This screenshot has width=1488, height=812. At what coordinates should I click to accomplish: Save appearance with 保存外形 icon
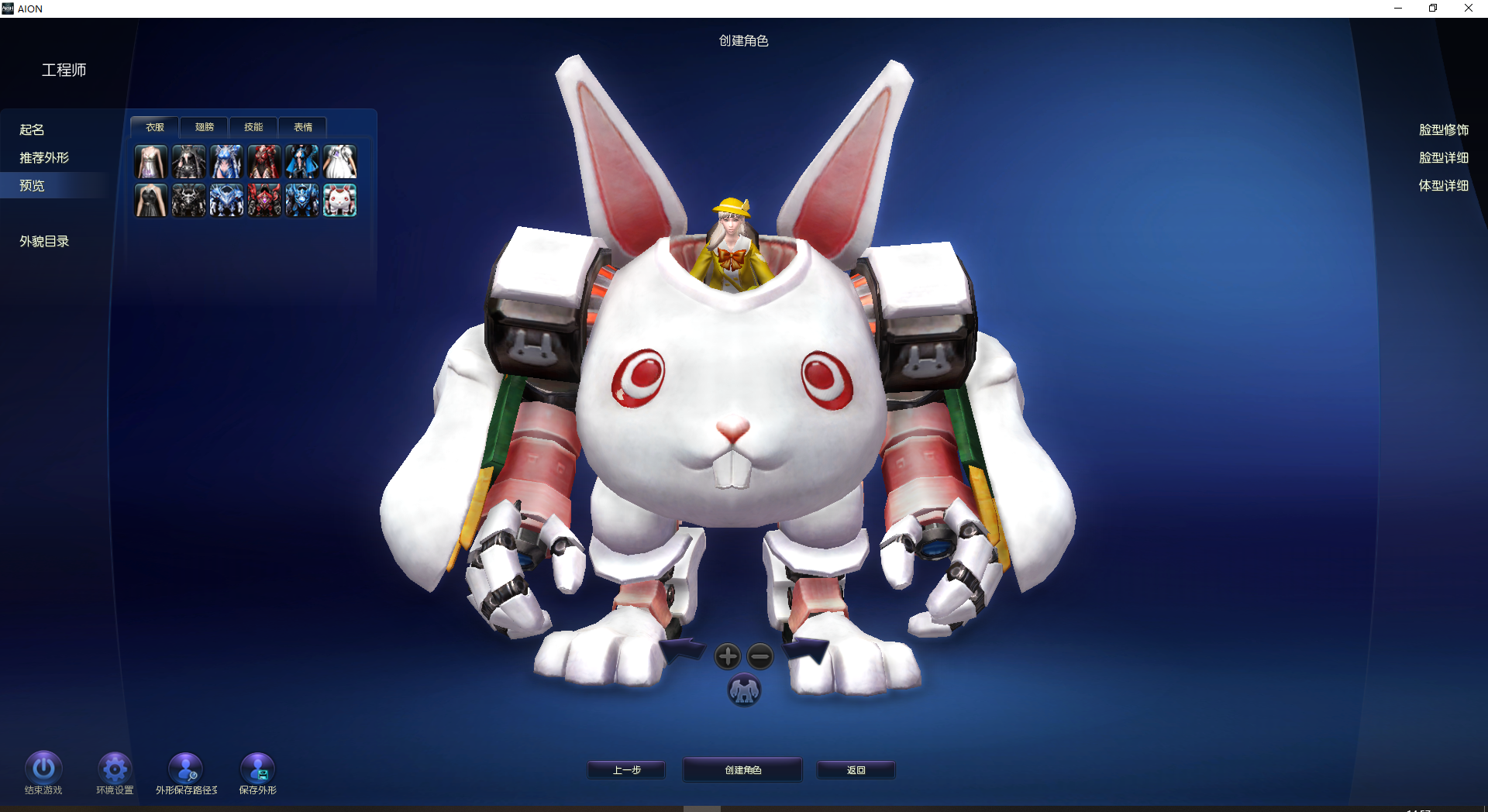tap(257, 768)
